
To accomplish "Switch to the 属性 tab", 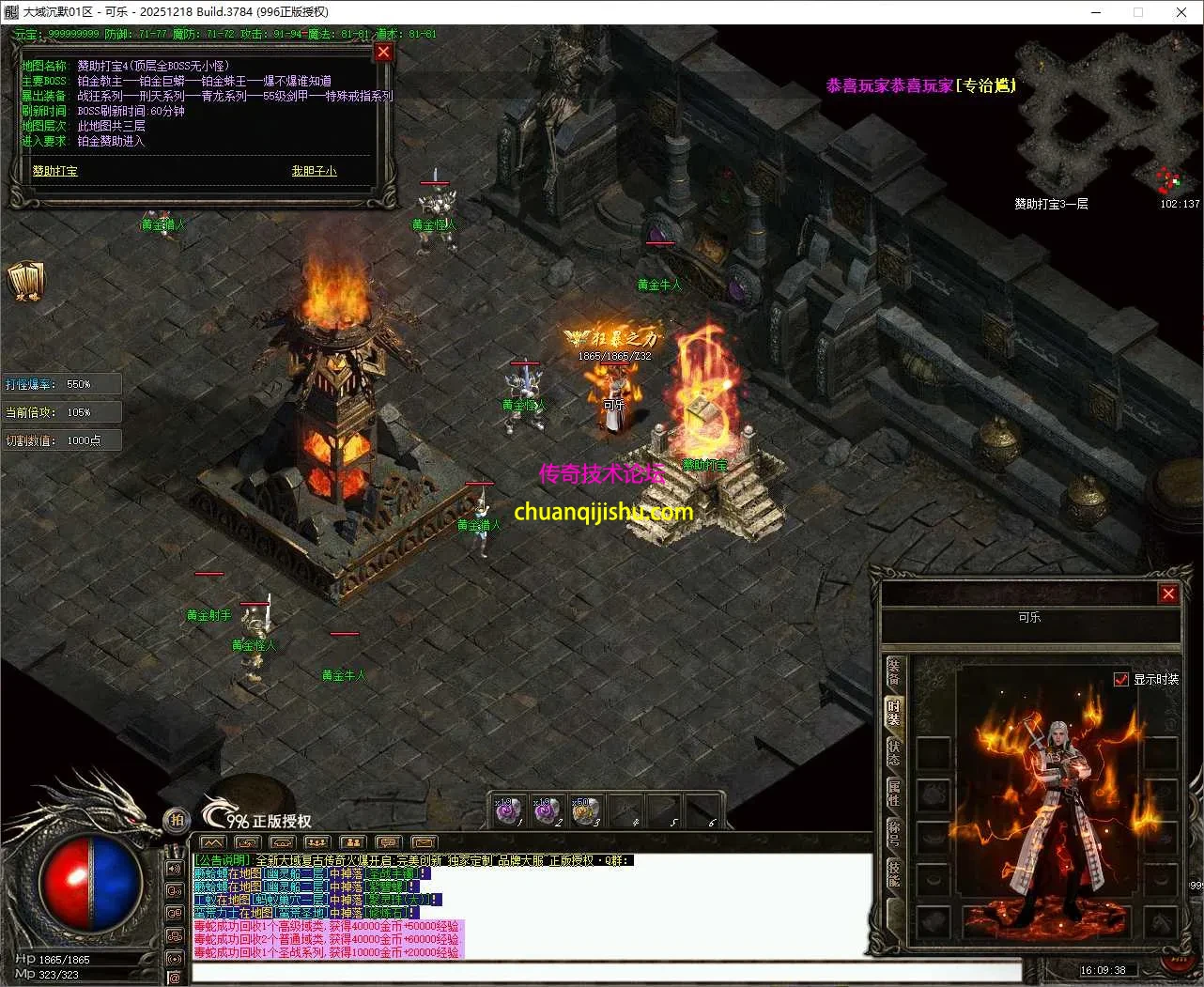I will pos(893,794).
